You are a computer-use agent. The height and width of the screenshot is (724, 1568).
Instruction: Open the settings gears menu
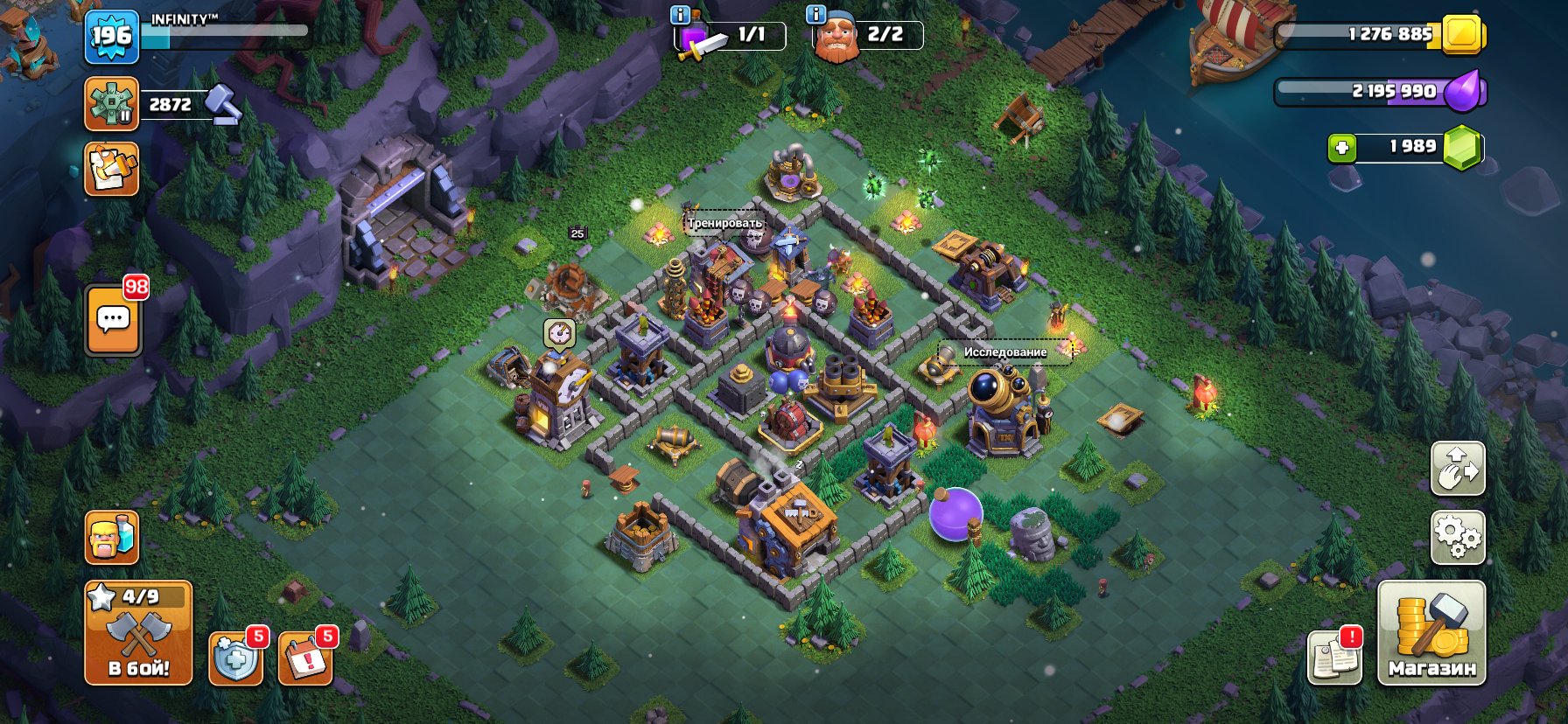coord(1459,540)
